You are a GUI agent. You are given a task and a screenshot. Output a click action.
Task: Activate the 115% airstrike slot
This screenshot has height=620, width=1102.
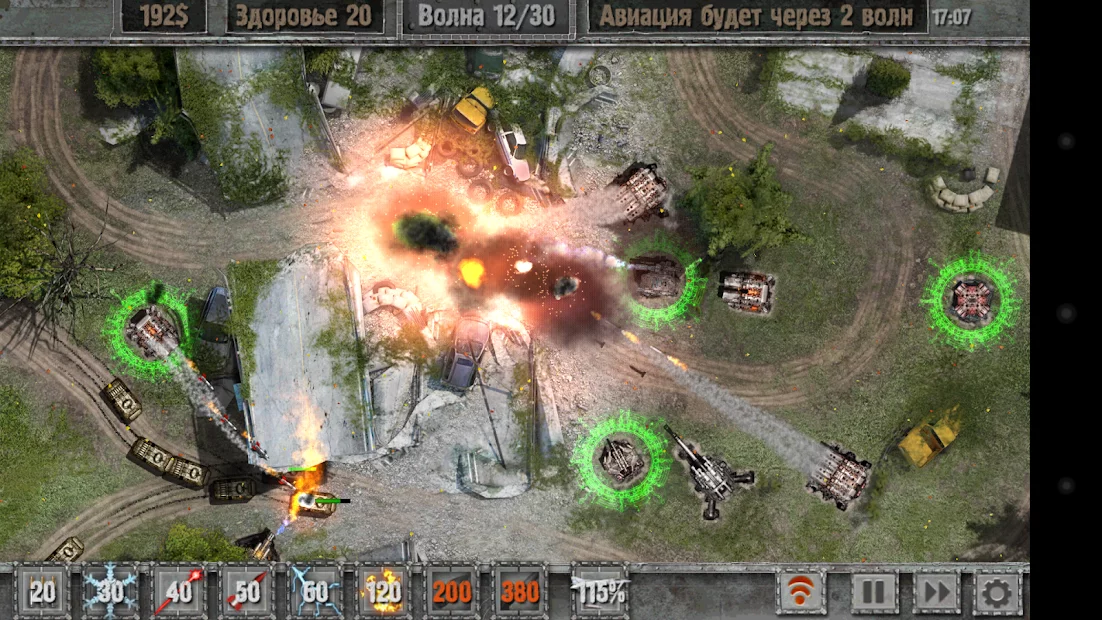(x=599, y=592)
